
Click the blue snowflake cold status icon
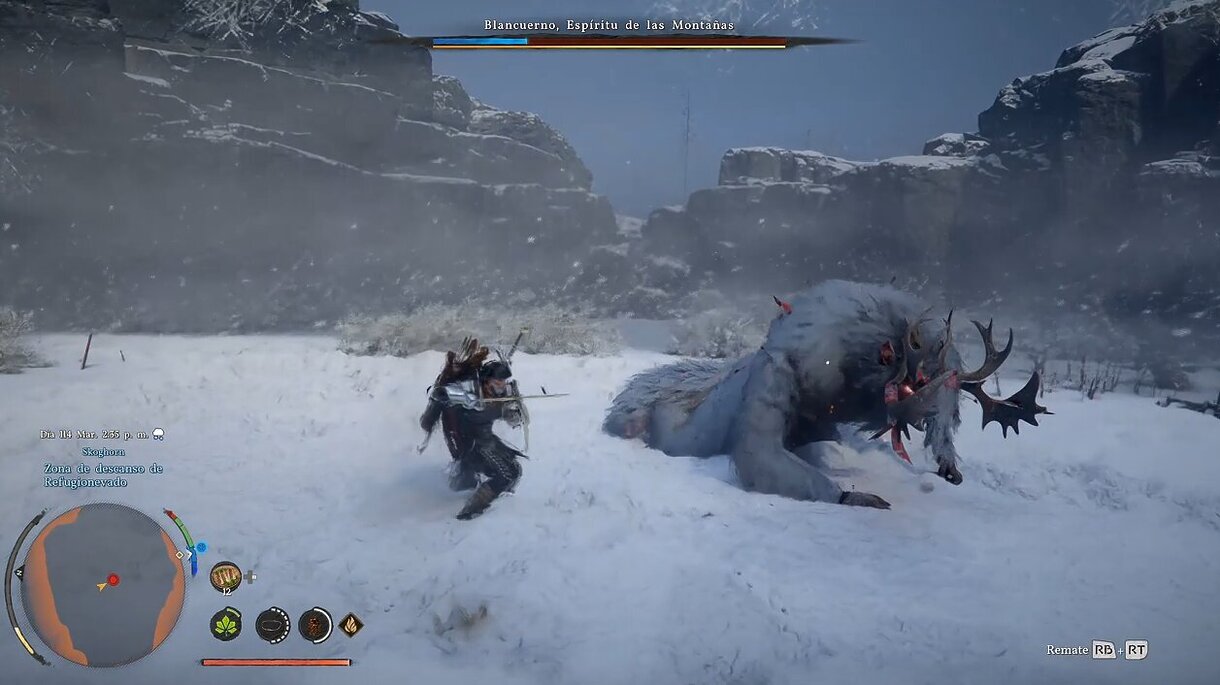[201, 548]
